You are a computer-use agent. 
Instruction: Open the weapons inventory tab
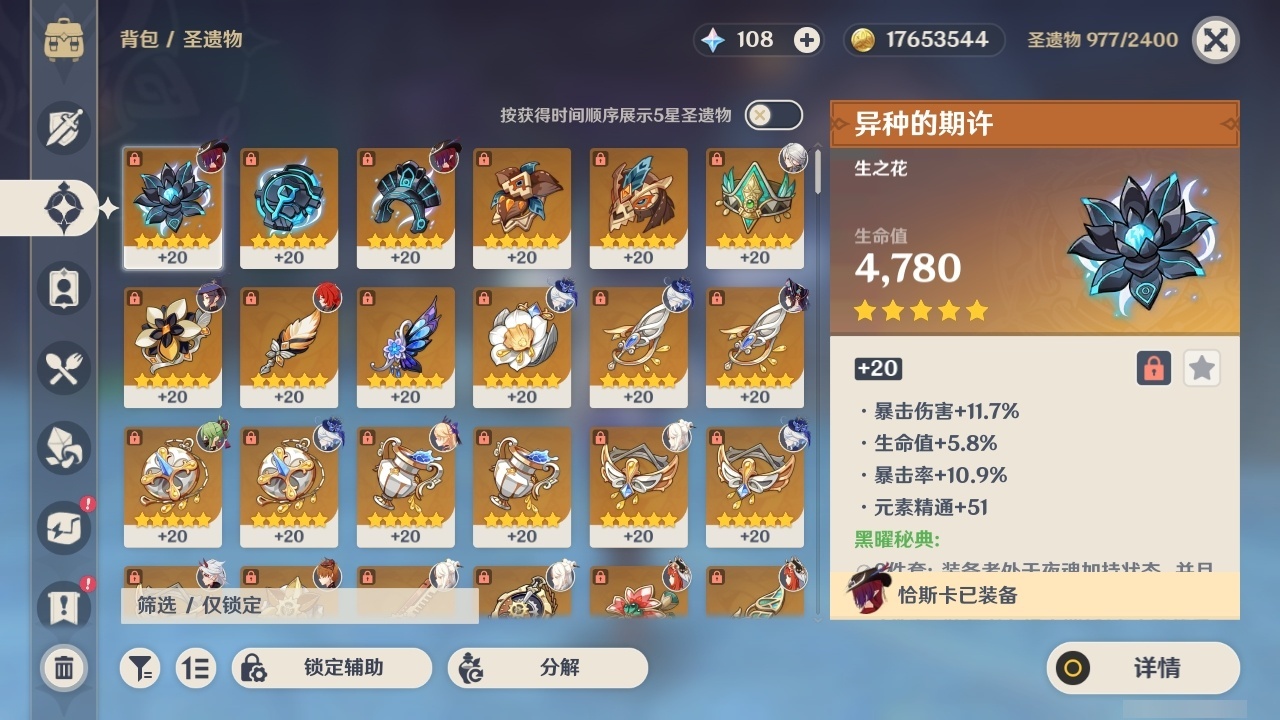coord(62,128)
